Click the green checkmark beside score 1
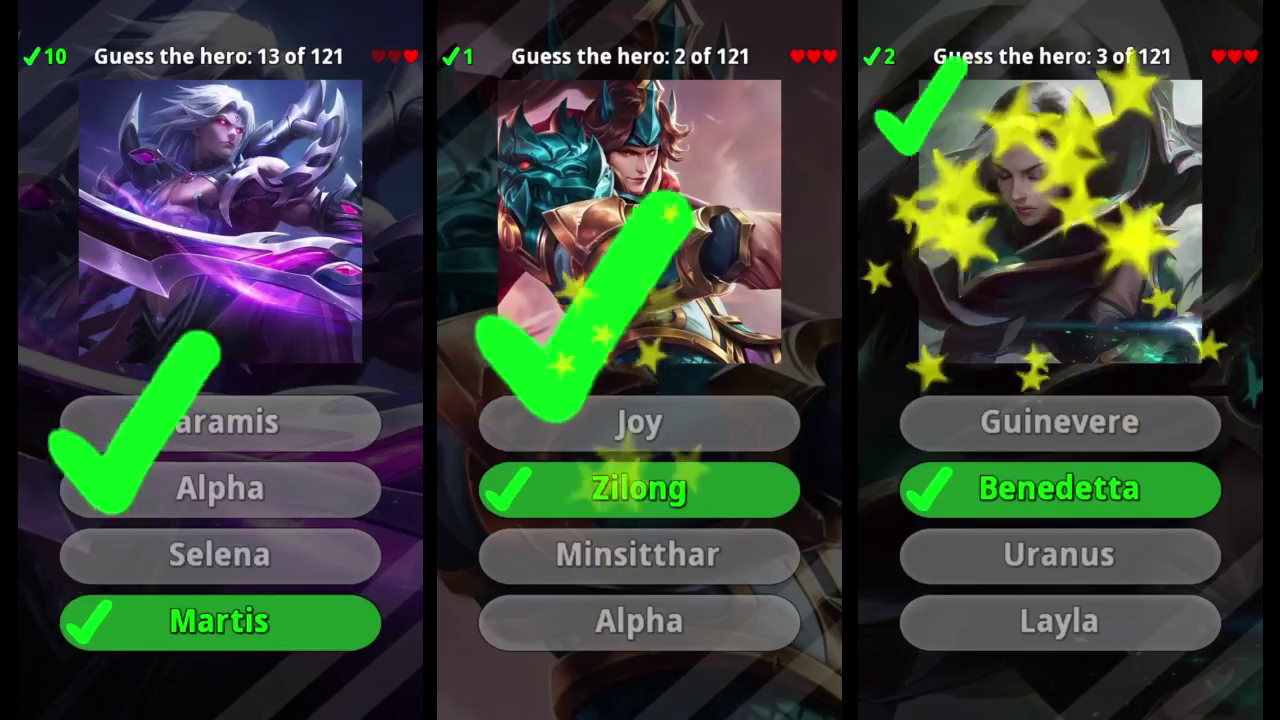 (x=456, y=56)
